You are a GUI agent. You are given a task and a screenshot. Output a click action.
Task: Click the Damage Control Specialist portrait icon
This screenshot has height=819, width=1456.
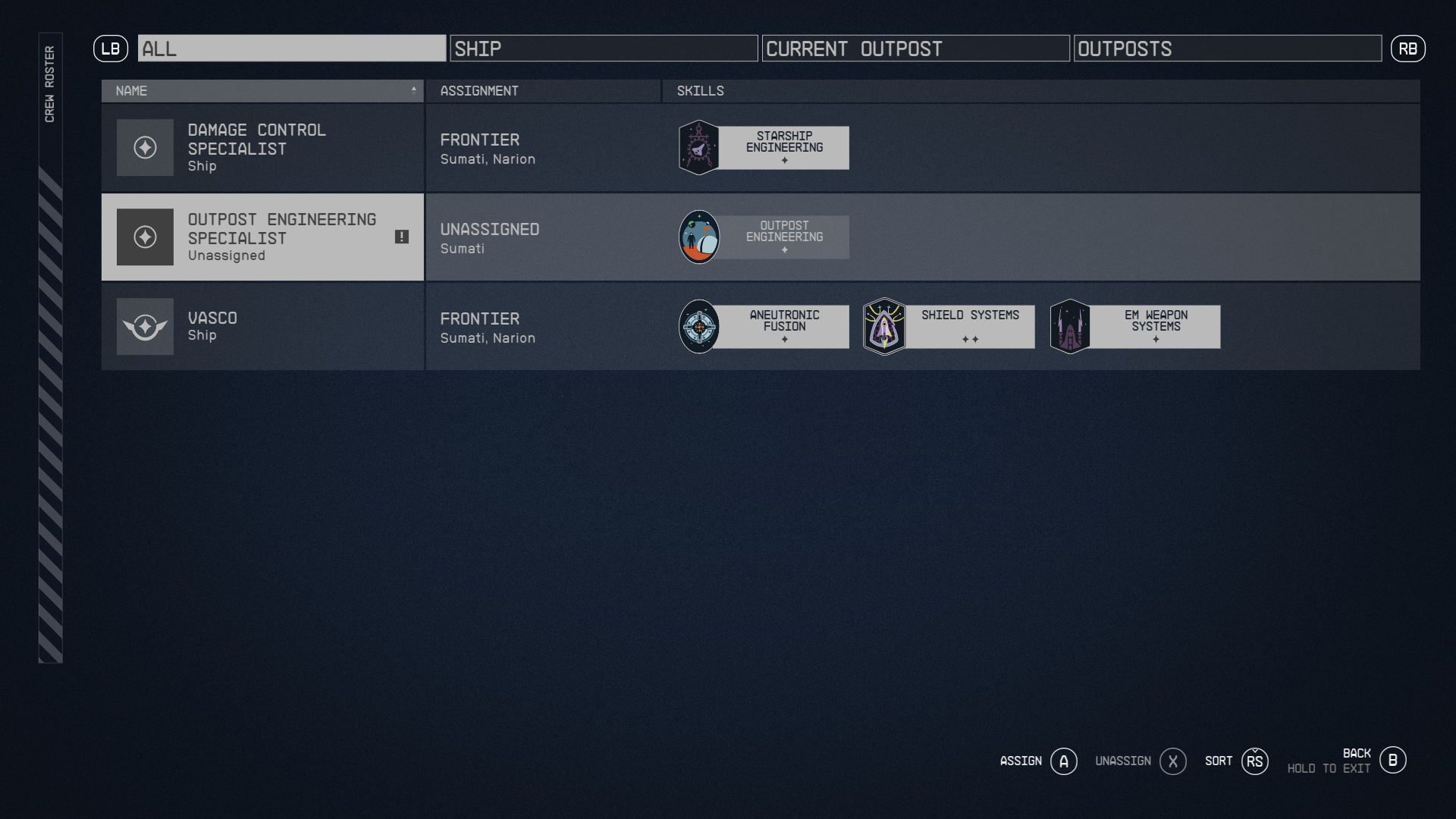click(144, 147)
